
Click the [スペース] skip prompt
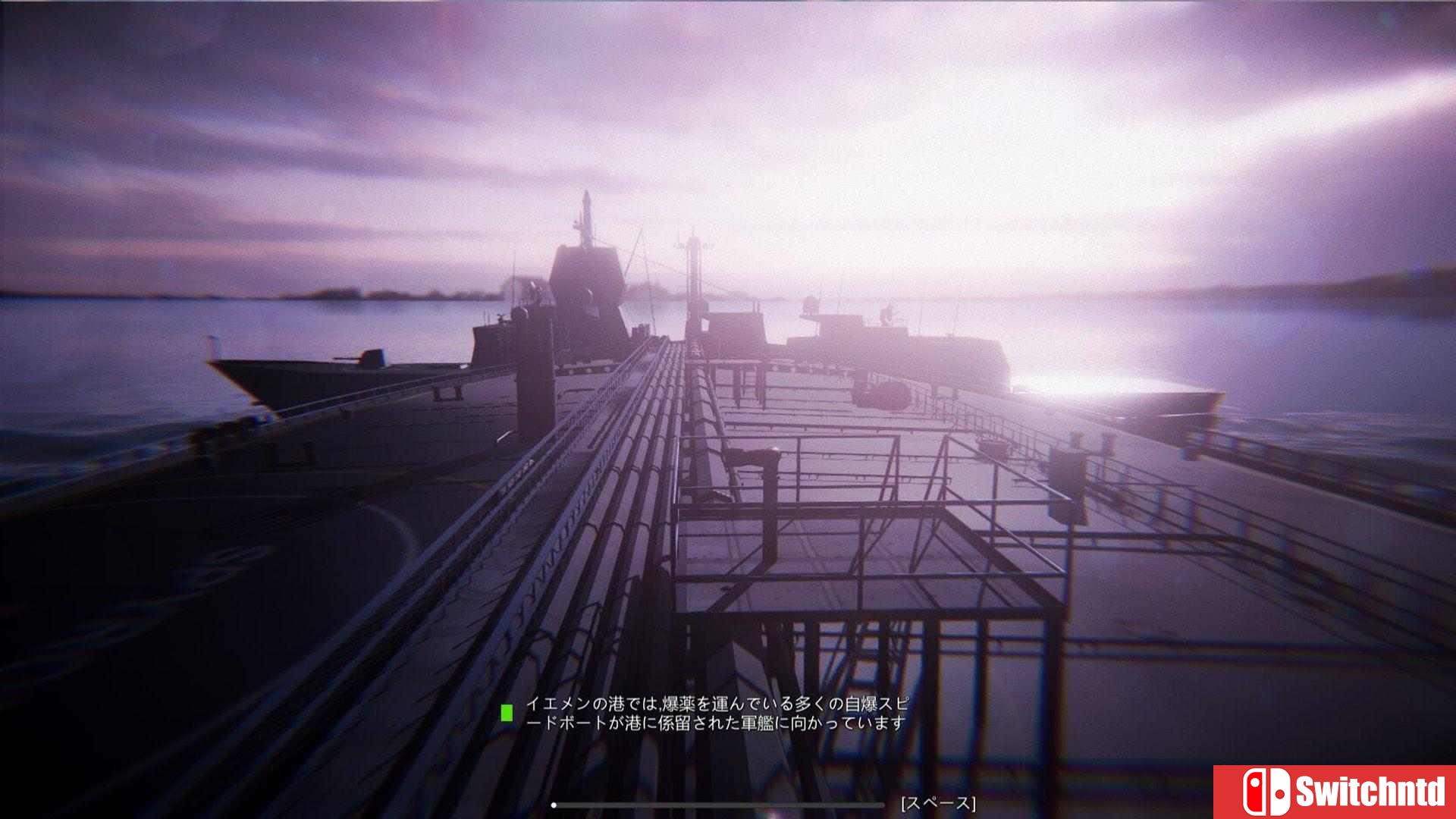click(937, 805)
